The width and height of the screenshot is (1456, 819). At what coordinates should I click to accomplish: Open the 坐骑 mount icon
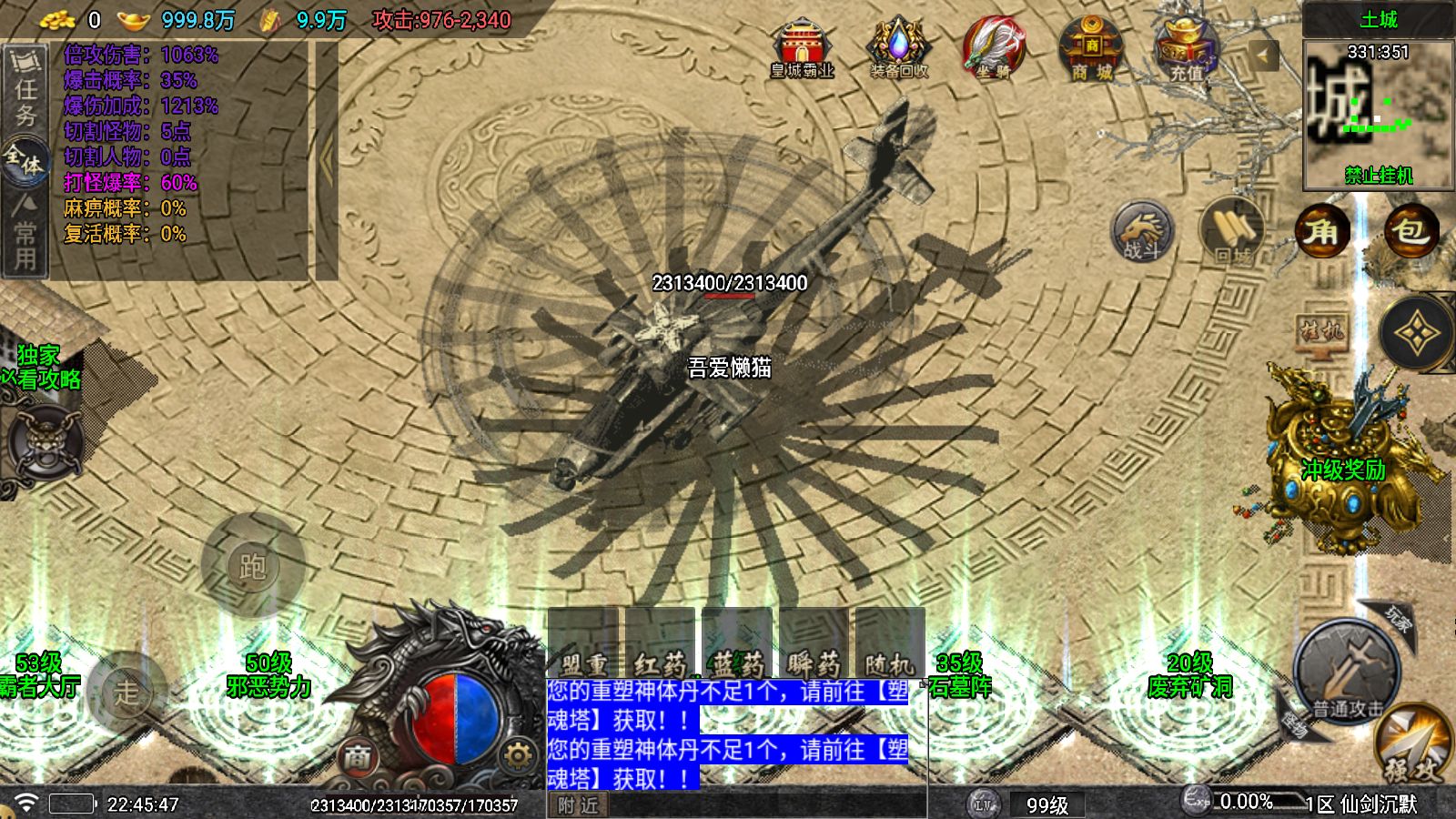click(x=996, y=41)
